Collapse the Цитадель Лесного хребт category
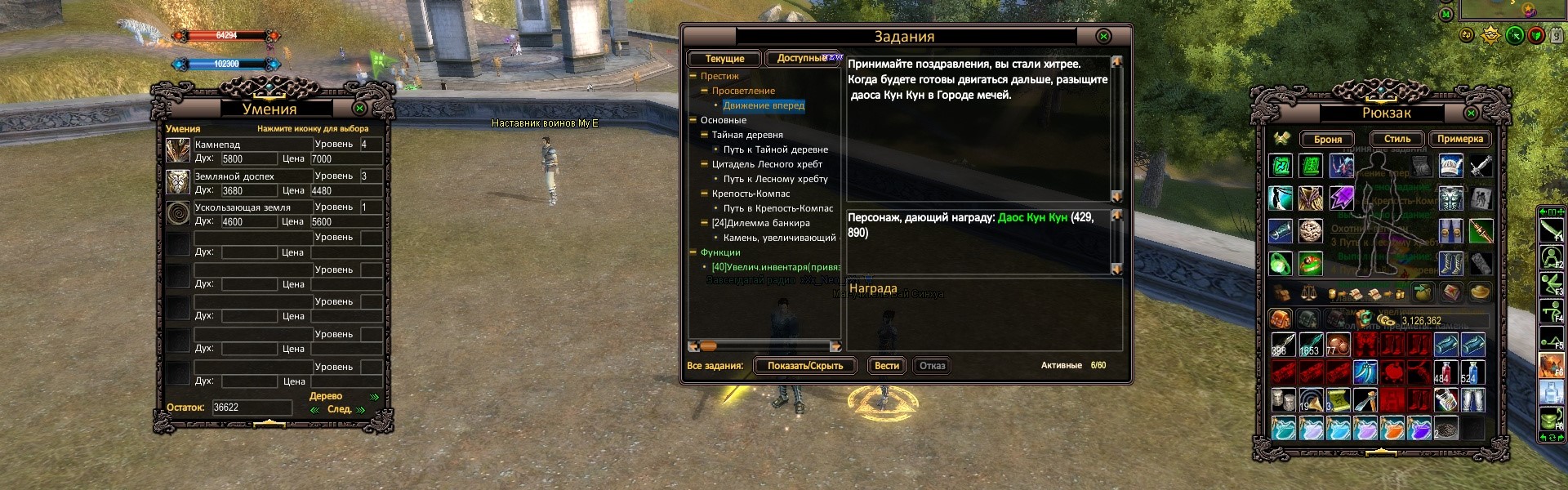Viewport: 1568px width, 490px height. [704, 164]
